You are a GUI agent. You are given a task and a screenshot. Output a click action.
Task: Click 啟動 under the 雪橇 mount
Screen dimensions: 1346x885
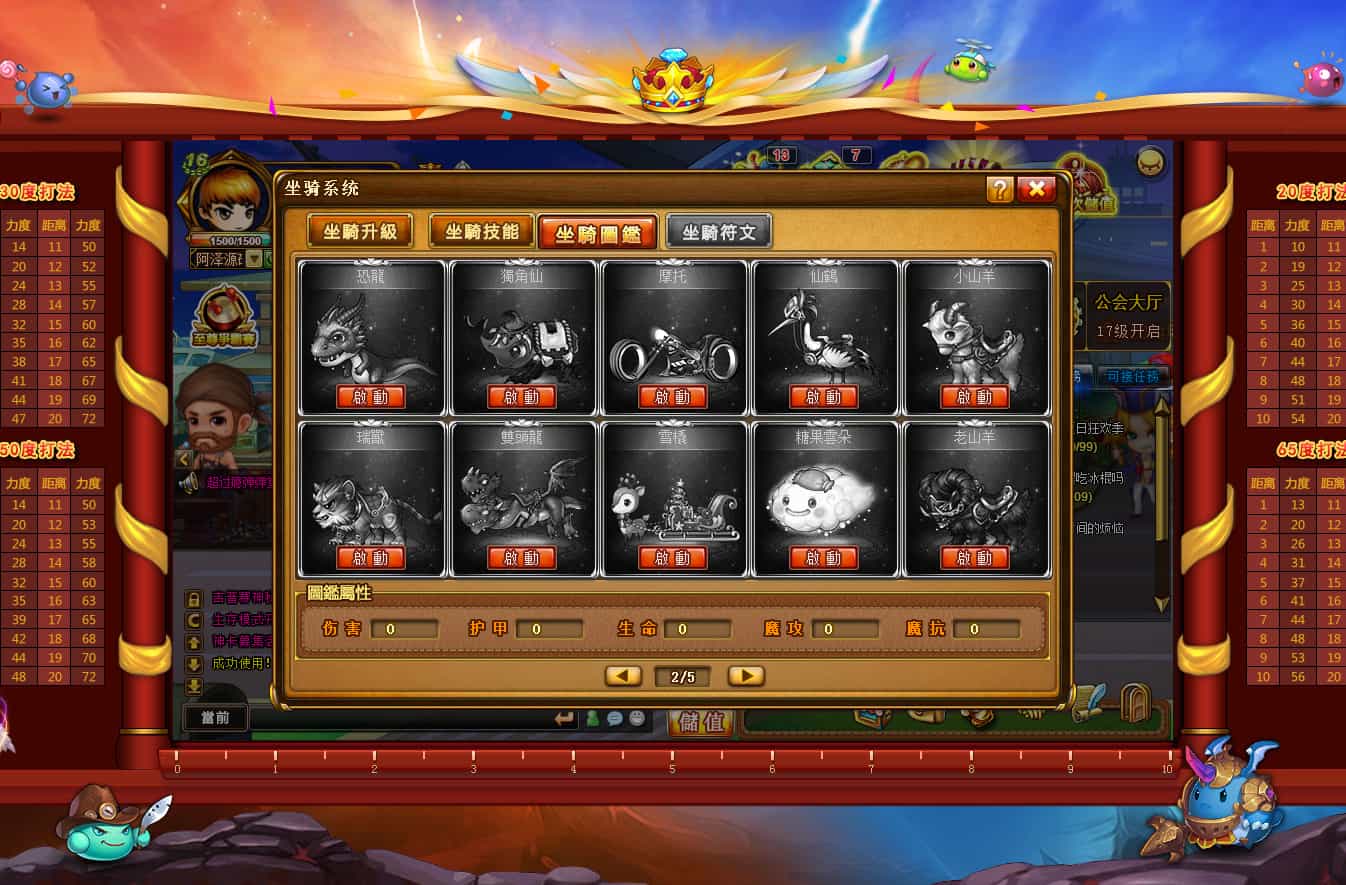(673, 558)
